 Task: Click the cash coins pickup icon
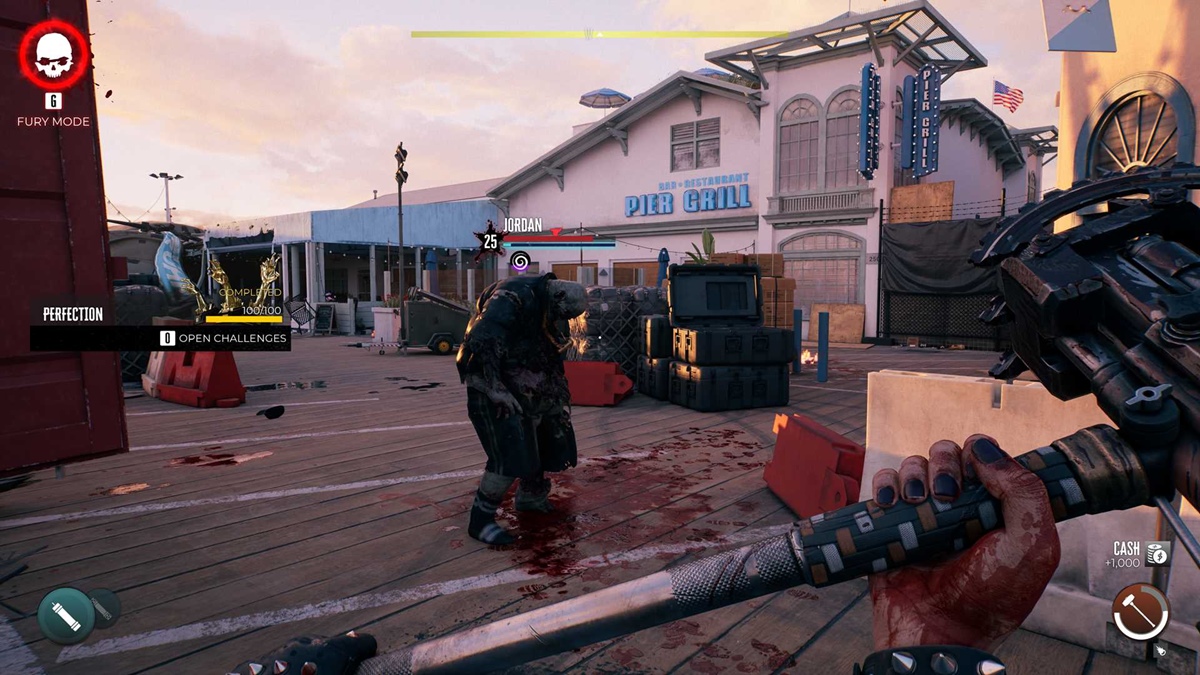(x=1158, y=553)
